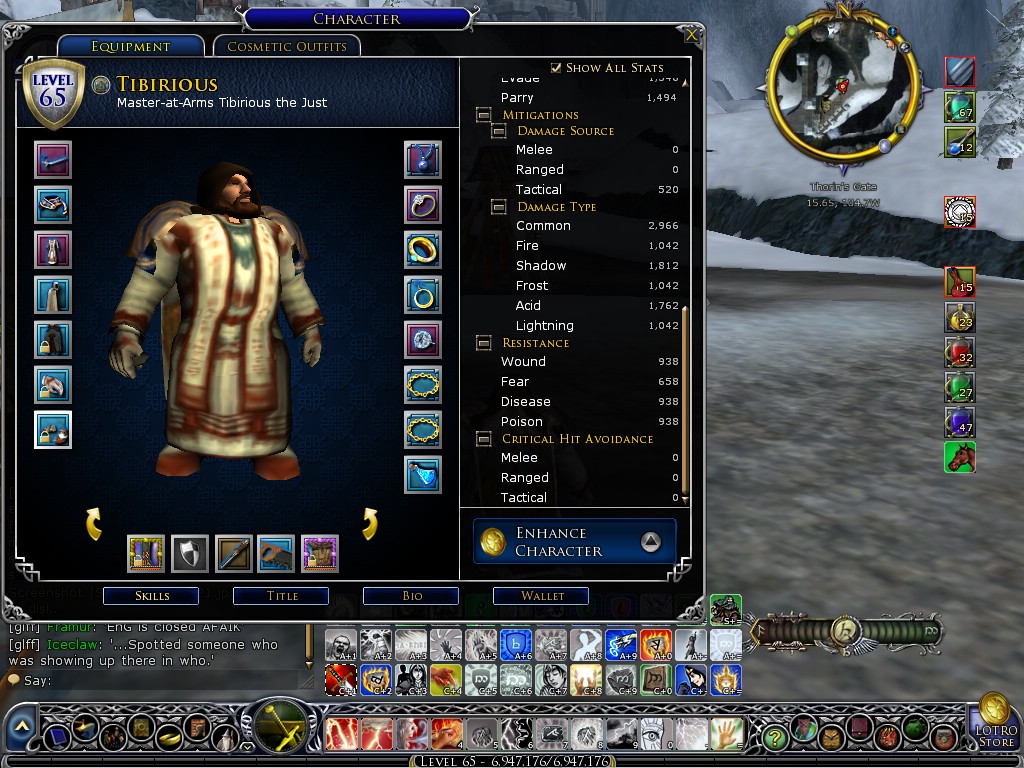Open the Skills panel

[152, 596]
